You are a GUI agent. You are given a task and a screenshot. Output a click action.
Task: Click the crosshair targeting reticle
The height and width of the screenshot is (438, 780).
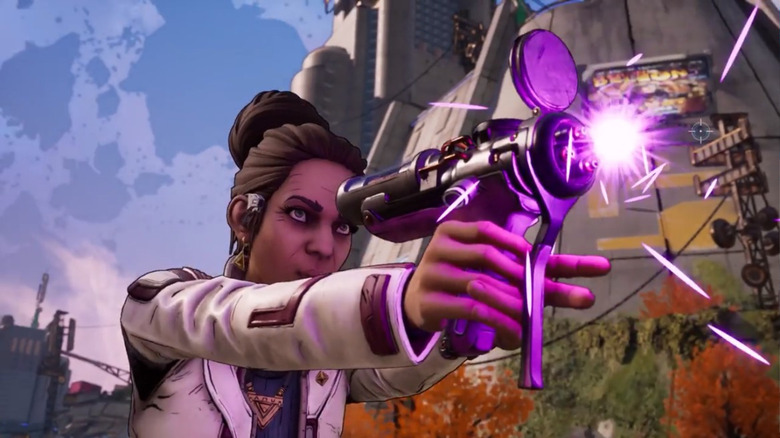coord(700,130)
